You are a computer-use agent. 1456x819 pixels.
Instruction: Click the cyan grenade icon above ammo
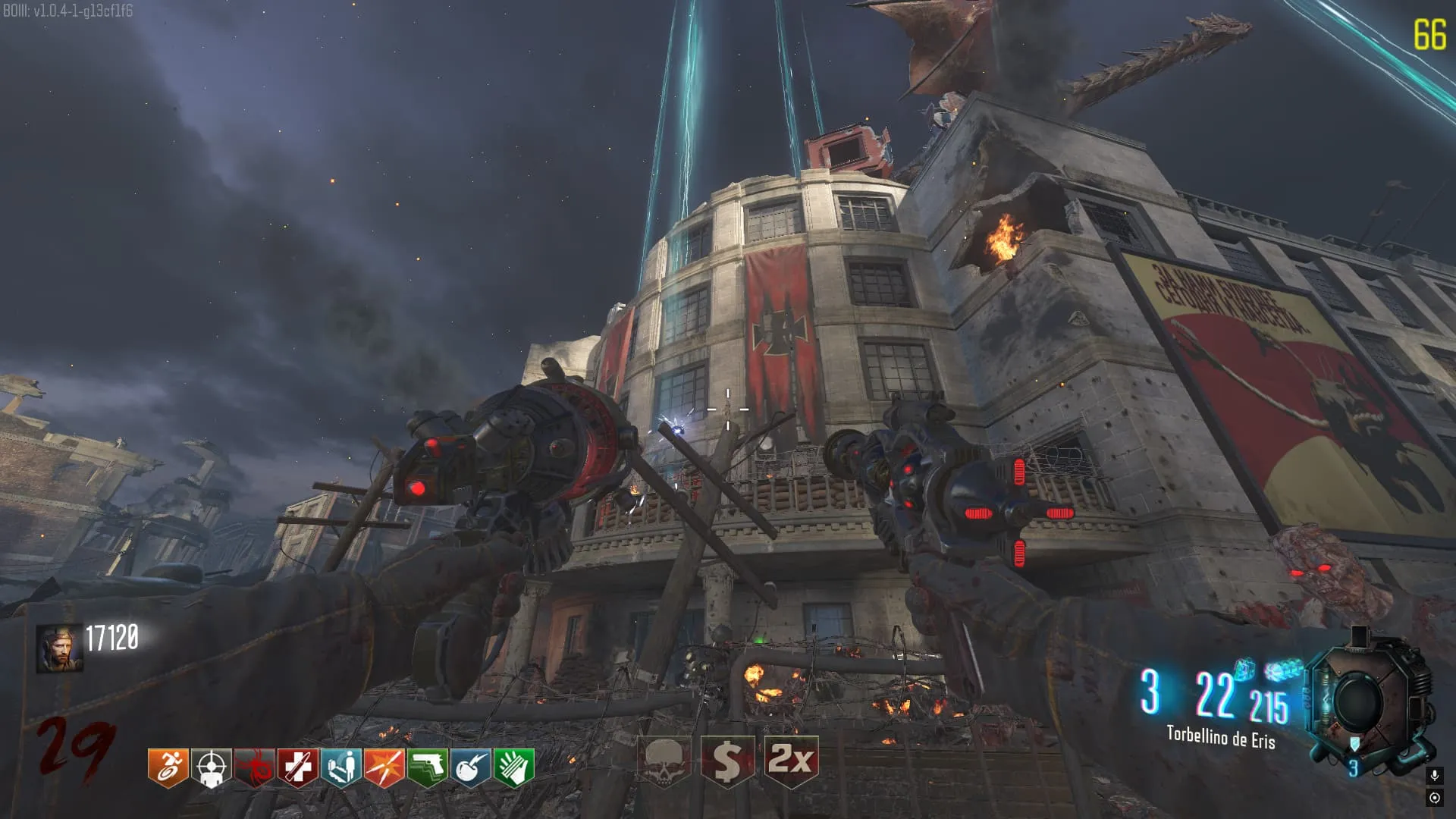point(1244,670)
